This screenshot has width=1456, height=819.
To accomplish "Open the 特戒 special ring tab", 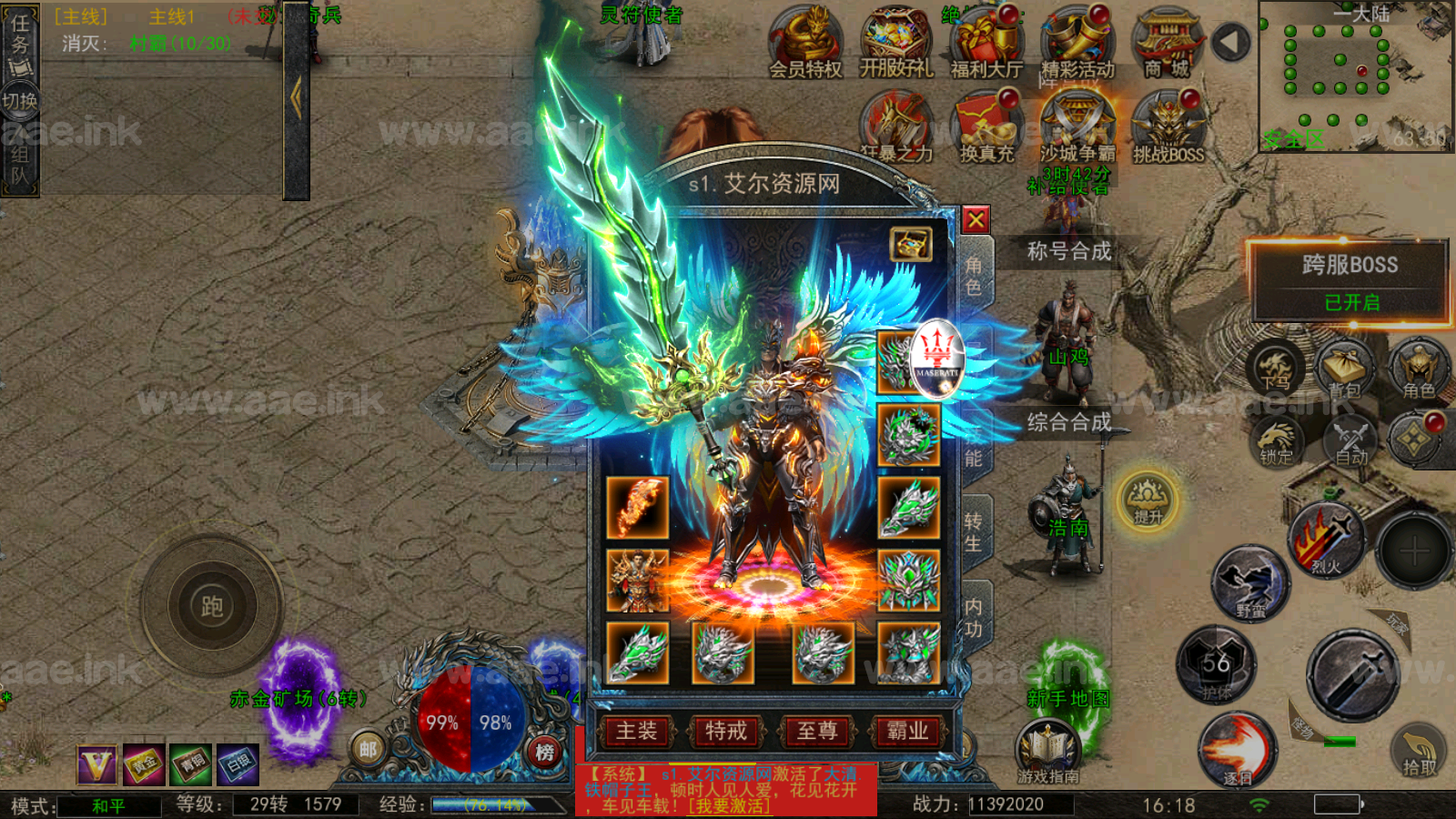I will coord(726,731).
